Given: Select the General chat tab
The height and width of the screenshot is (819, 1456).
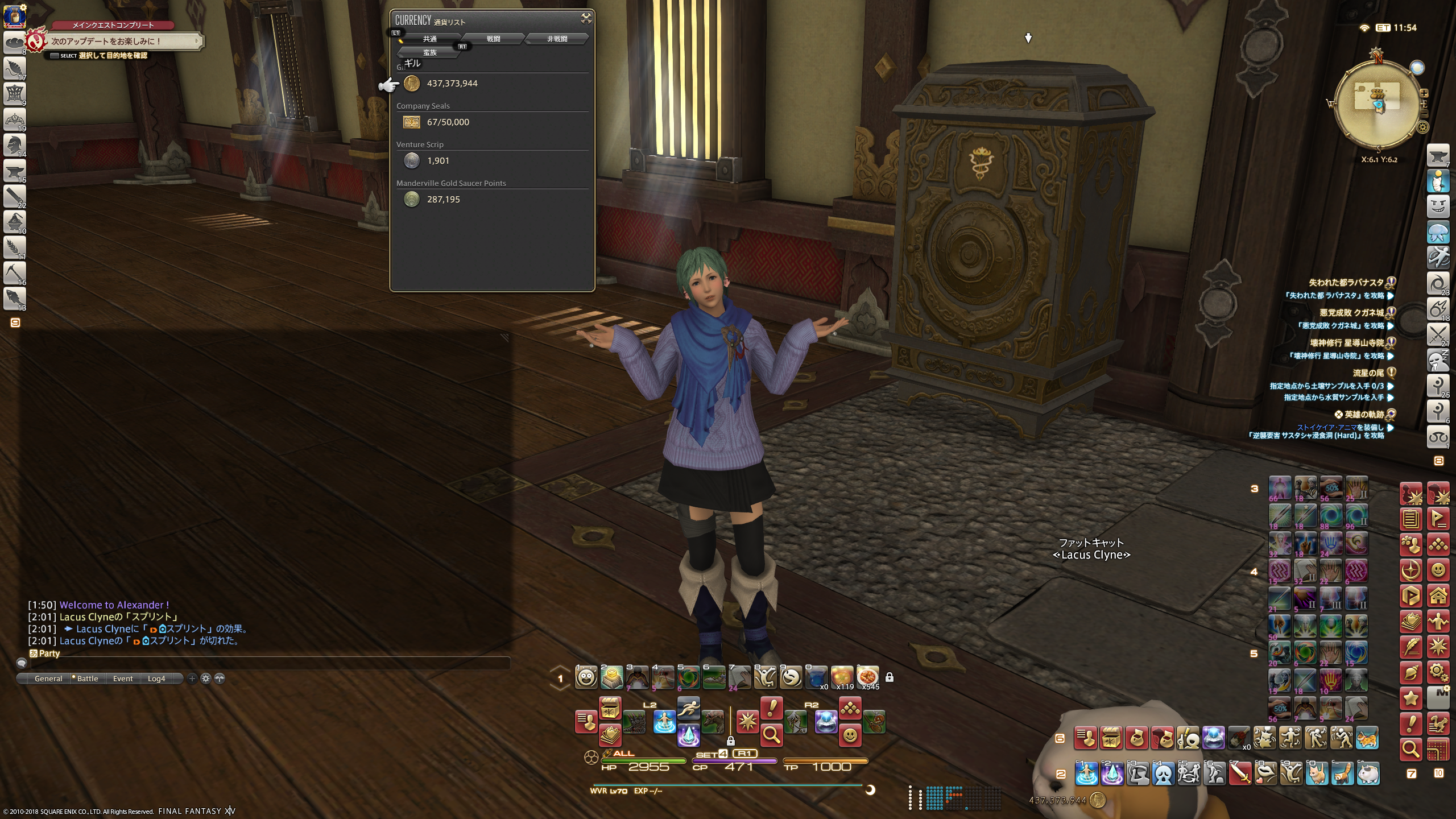Looking at the screenshot, I should click(x=48, y=679).
